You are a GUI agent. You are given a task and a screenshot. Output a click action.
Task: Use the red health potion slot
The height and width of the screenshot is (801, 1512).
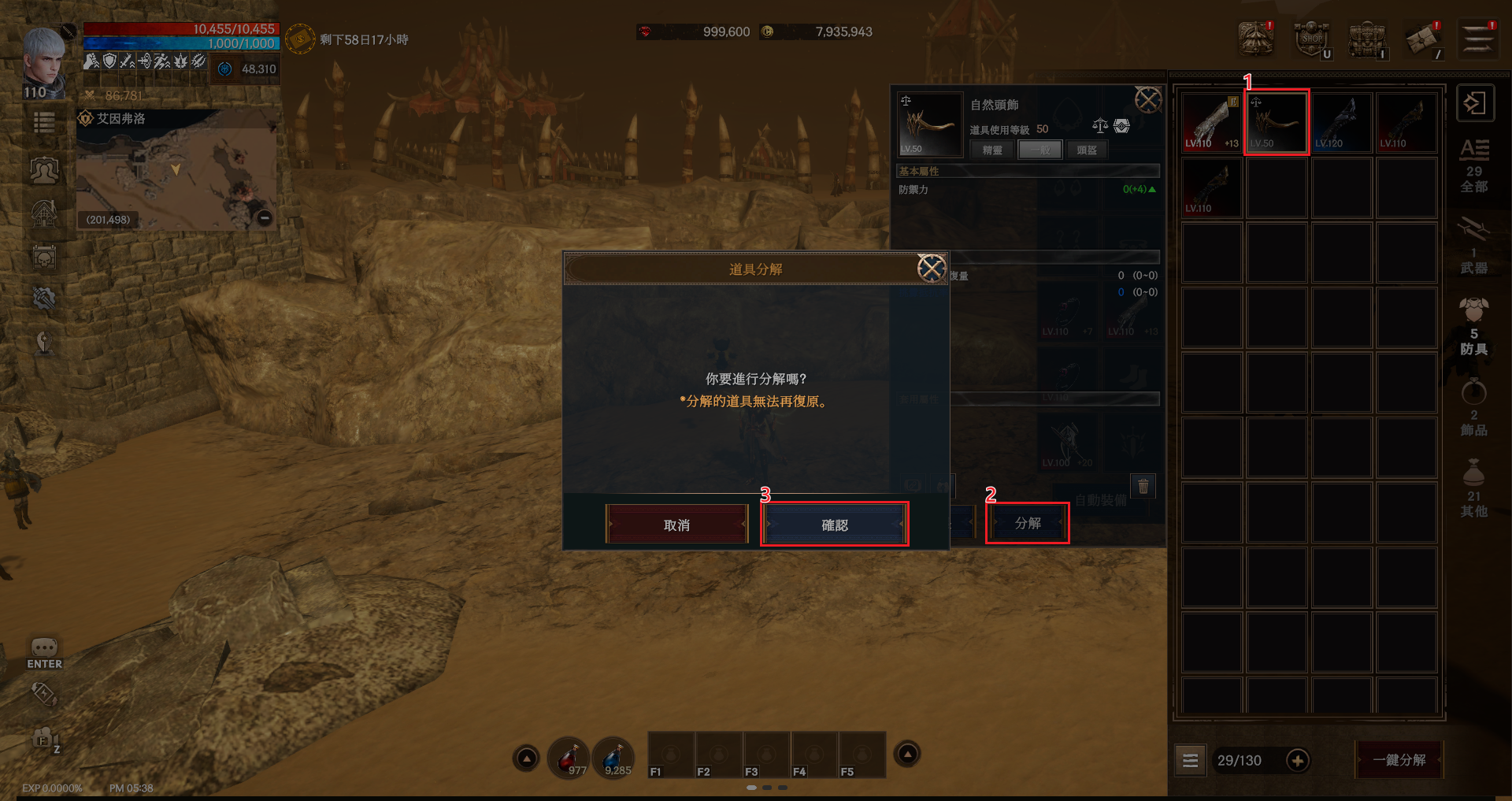(569, 758)
